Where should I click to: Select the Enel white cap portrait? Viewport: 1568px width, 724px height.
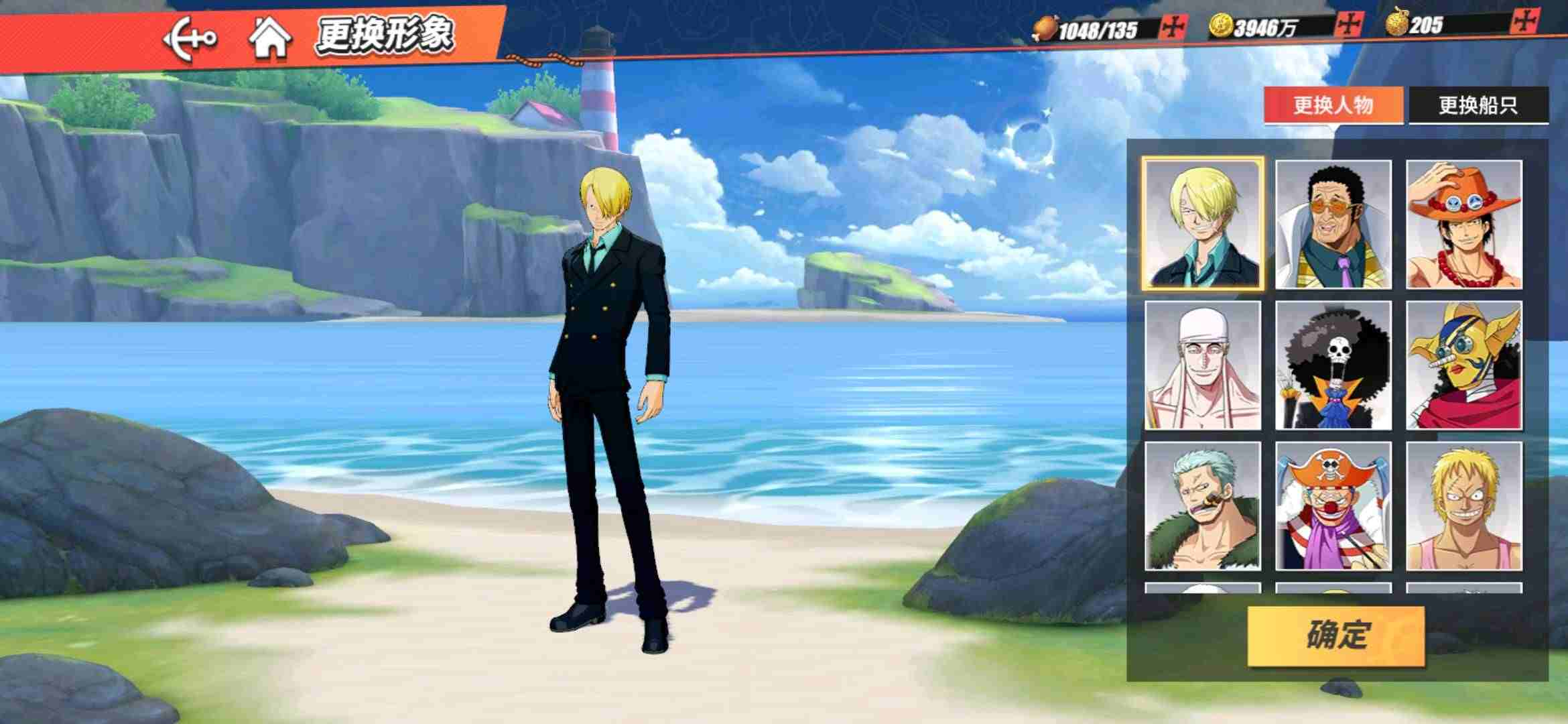(x=1203, y=365)
